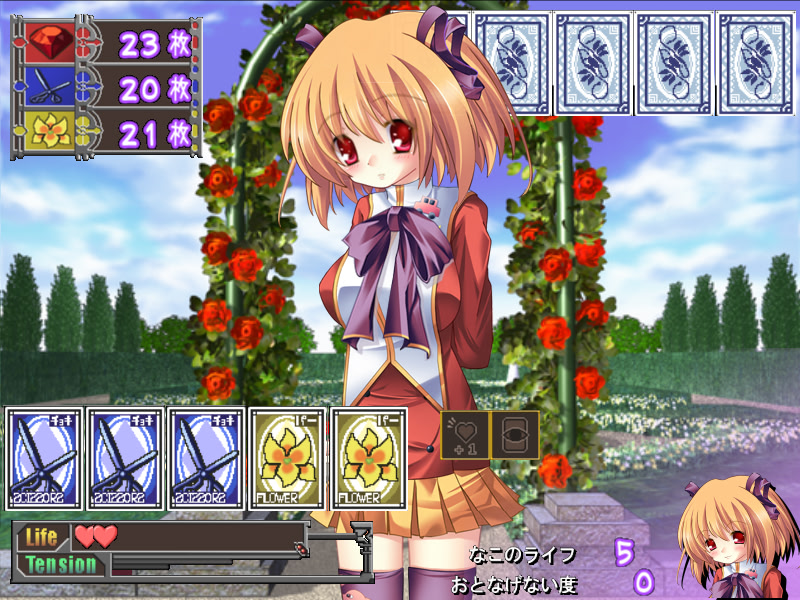
Task: Play the scissors card beside the flower cards
Action: tap(206, 459)
